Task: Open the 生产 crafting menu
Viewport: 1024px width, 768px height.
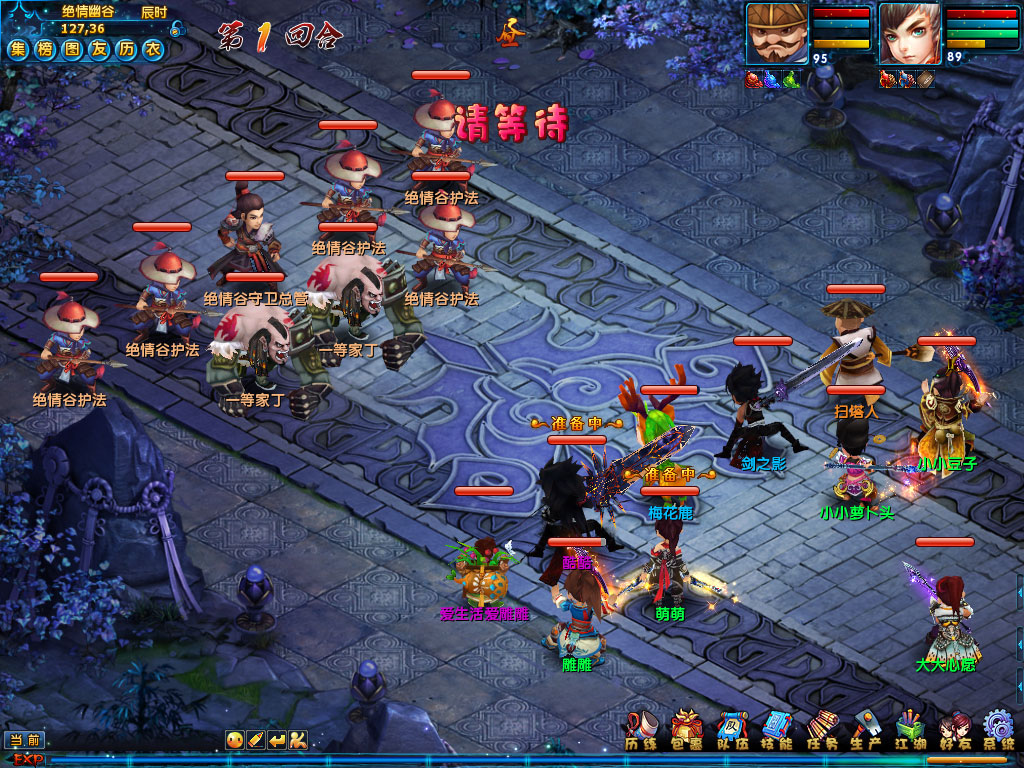Action: (x=867, y=729)
